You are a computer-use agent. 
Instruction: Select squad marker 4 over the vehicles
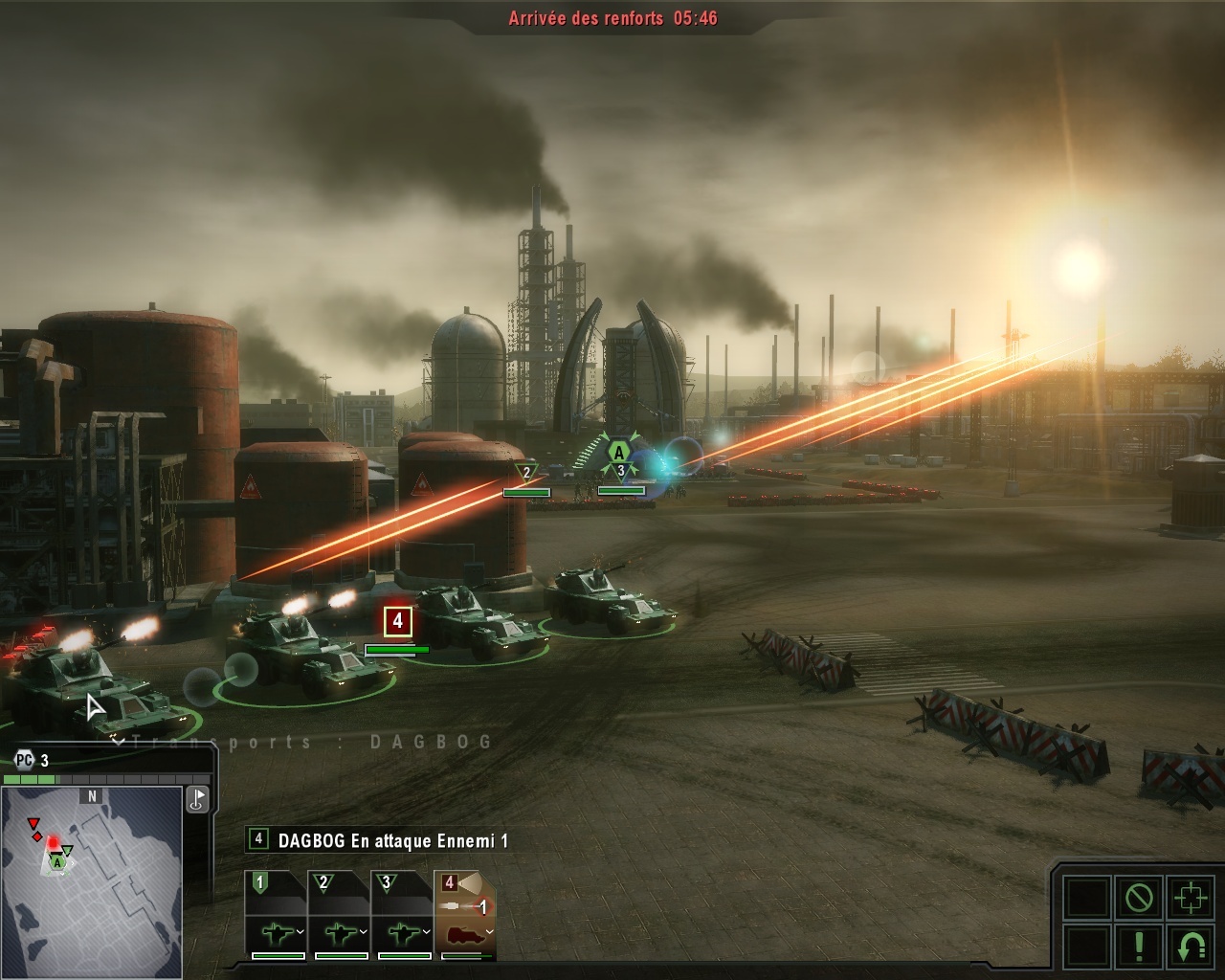[397, 622]
